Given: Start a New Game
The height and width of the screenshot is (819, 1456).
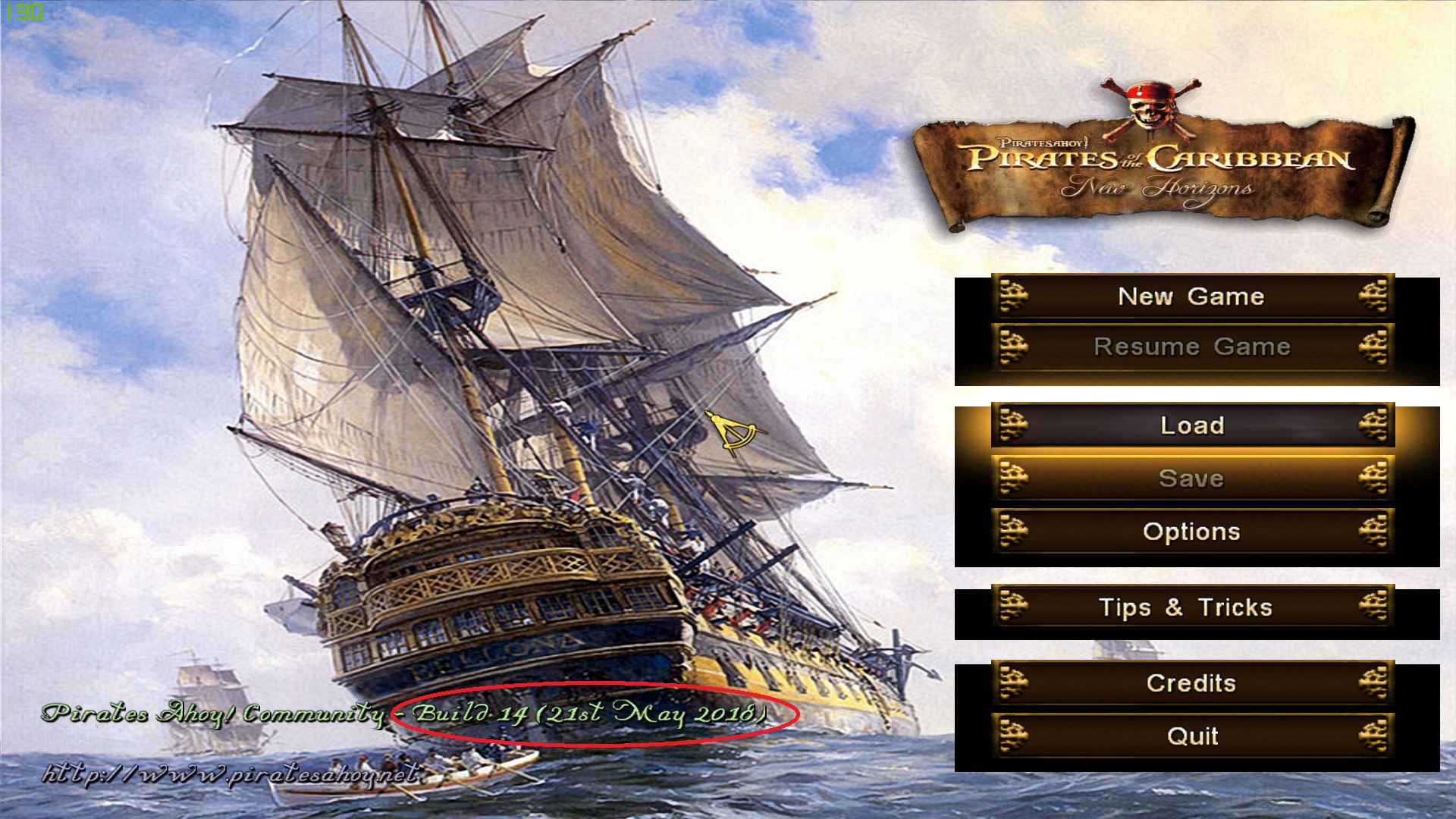Looking at the screenshot, I should (1191, 297).
